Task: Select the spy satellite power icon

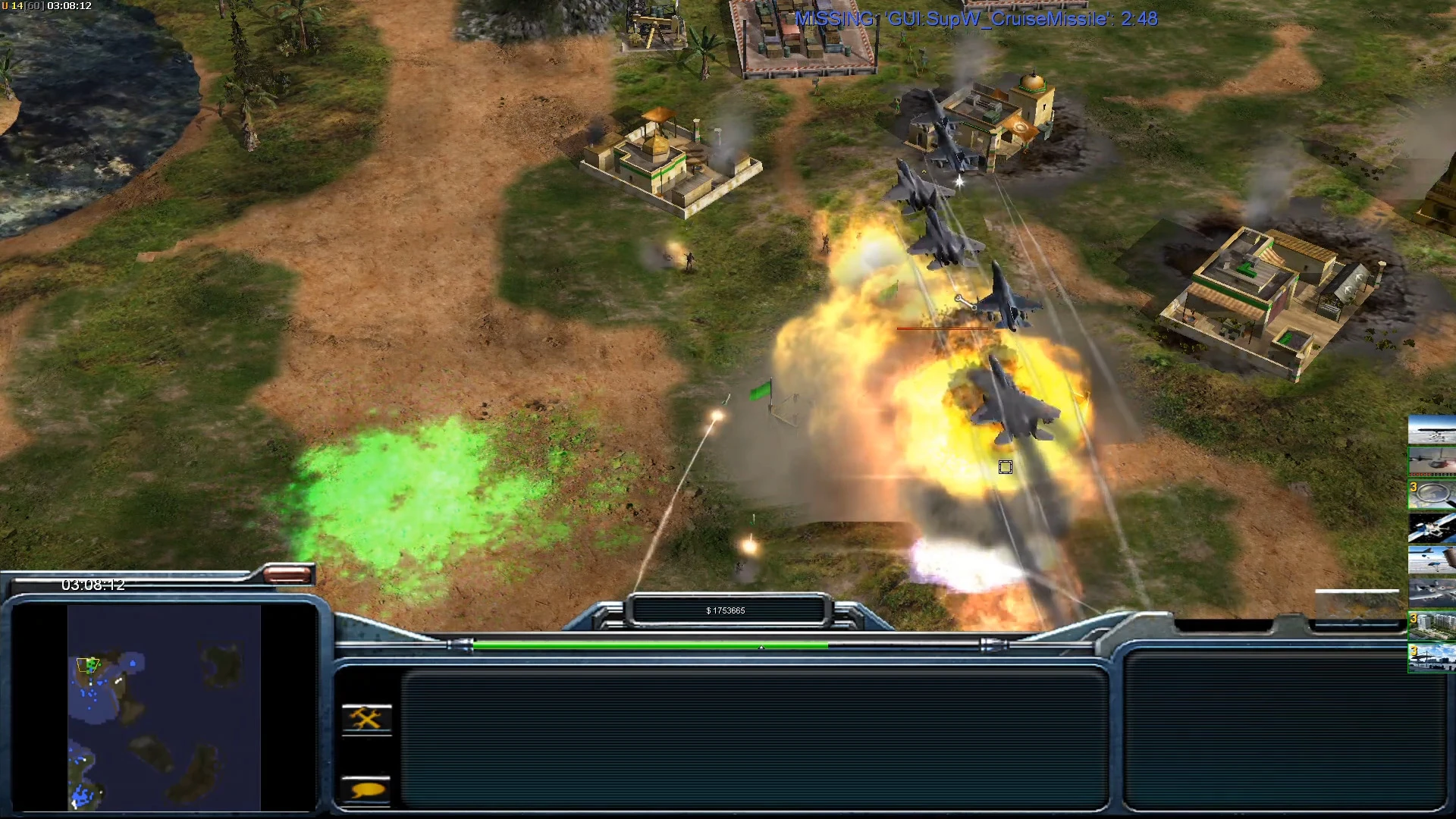Action: coord(1432,529)
